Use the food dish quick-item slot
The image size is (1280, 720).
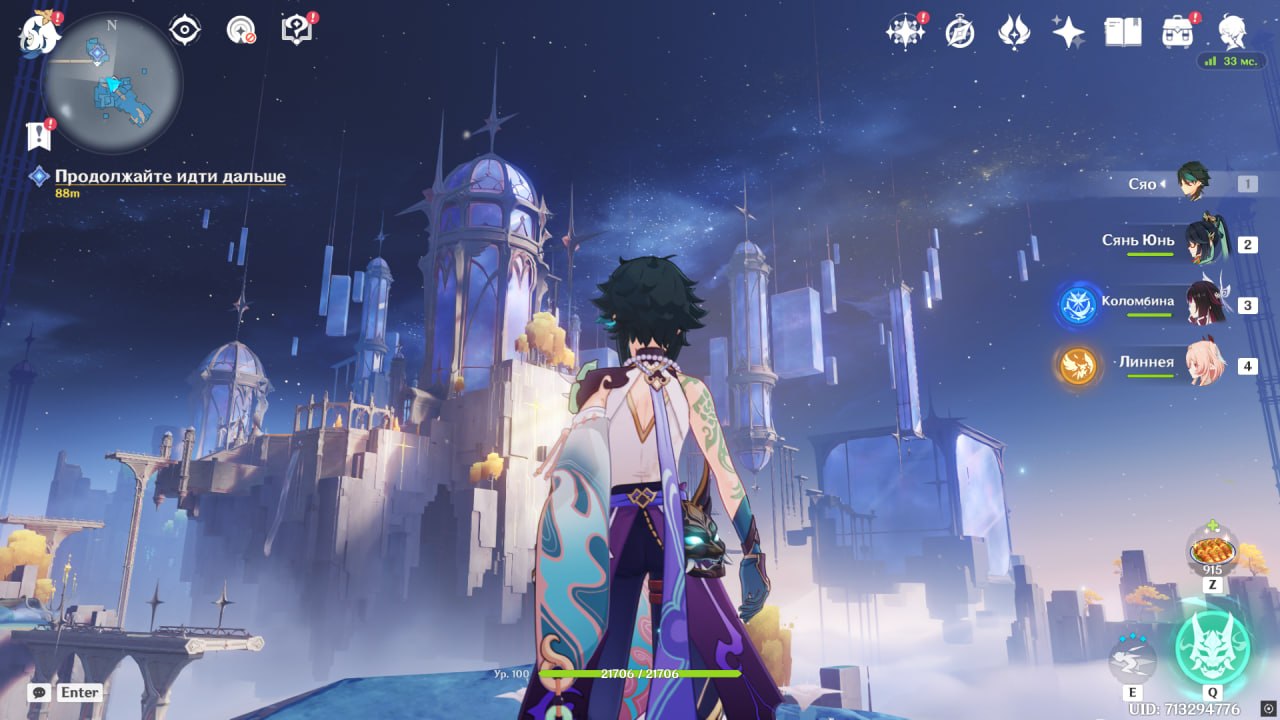tap(1212, 552)
